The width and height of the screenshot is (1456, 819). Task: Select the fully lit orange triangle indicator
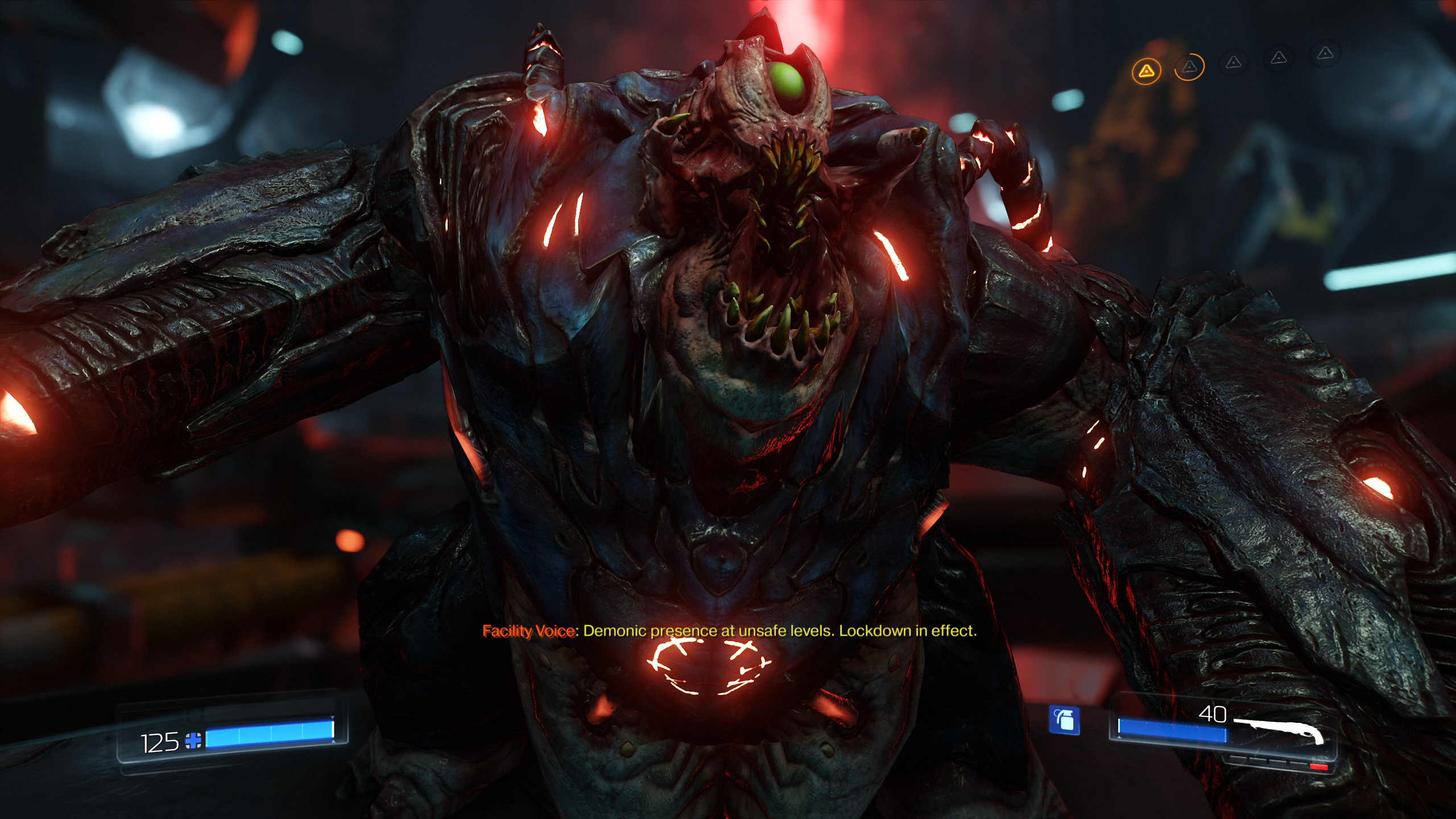(1146, 72)
